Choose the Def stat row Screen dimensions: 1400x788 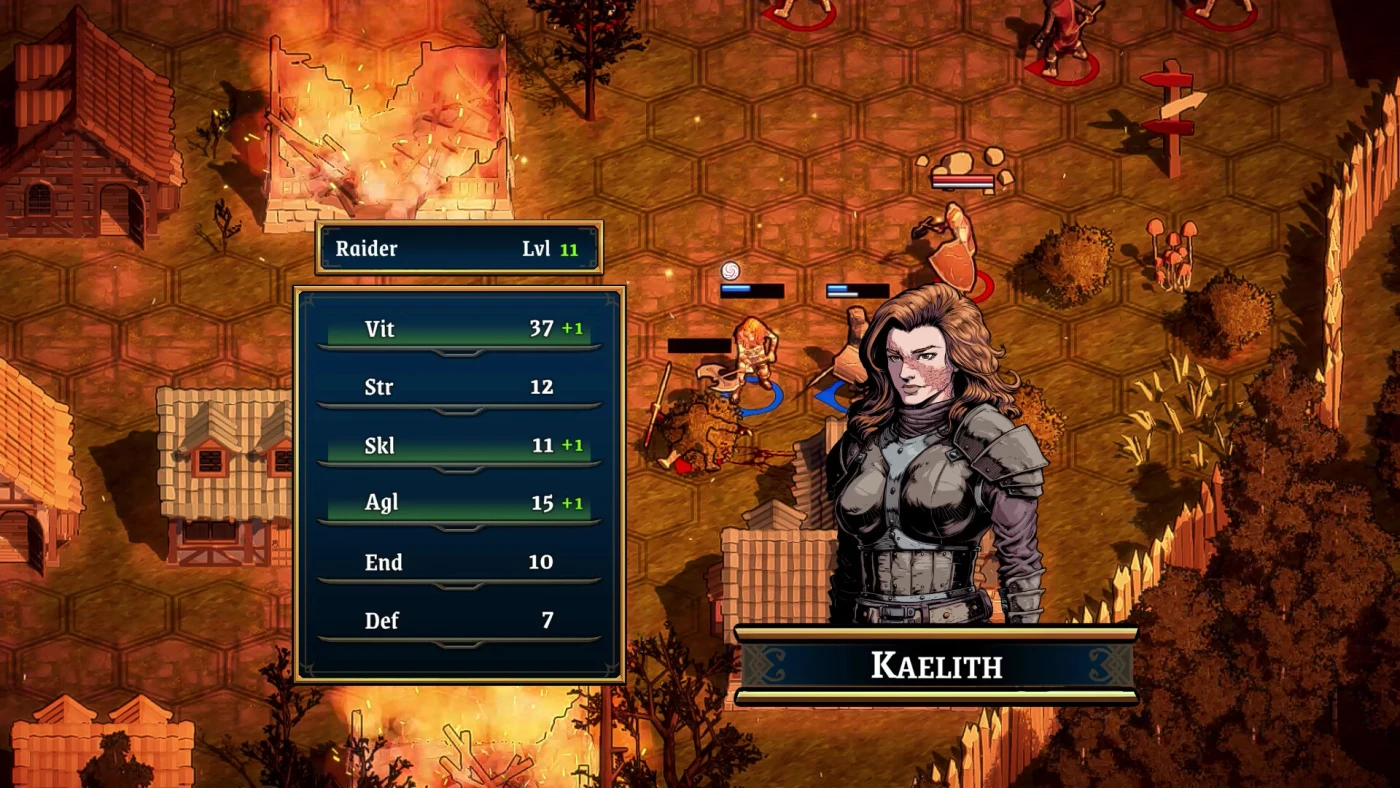pyautogui.click(x=459, y=621)
